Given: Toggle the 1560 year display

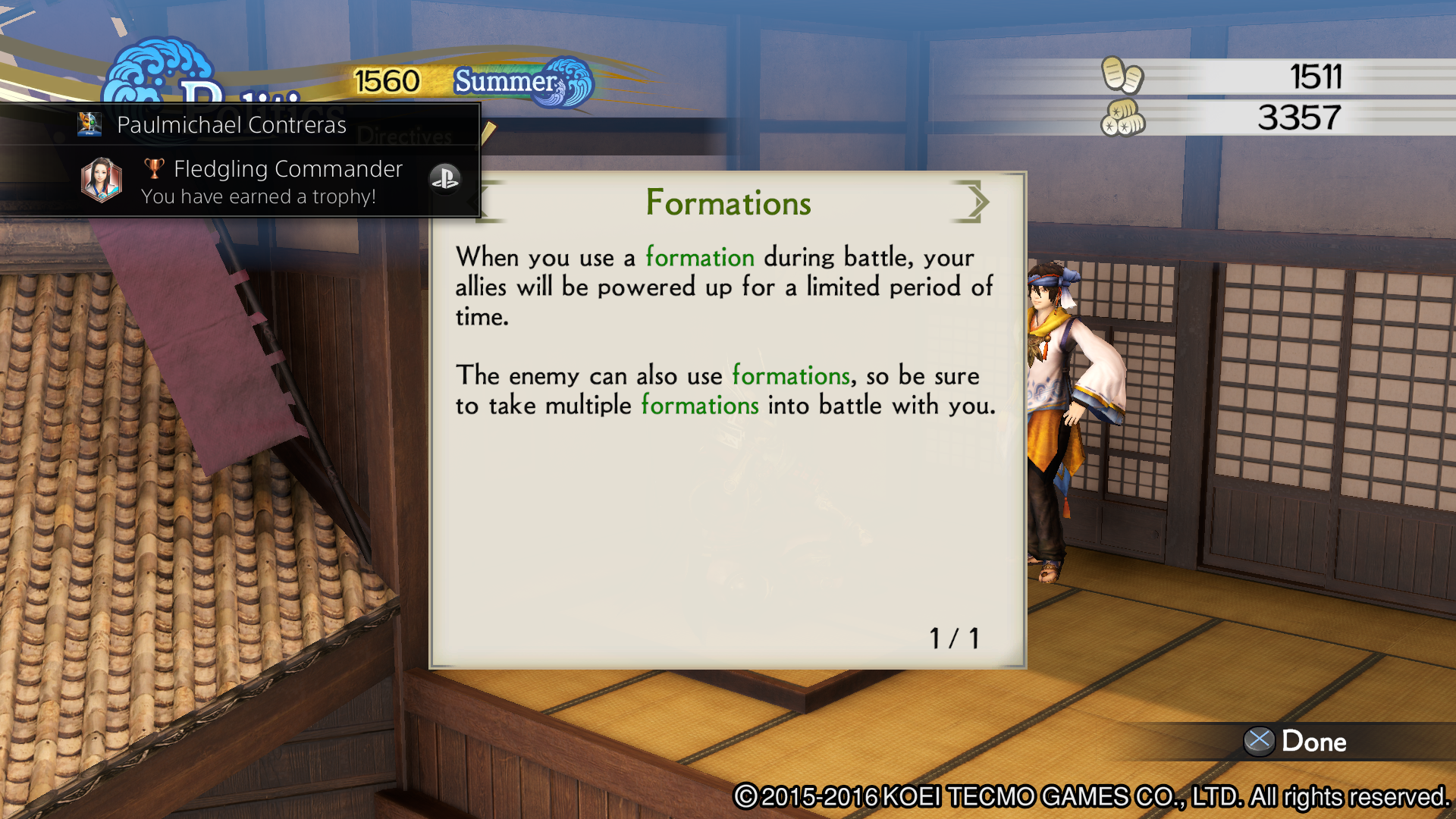Looking at the screenshot, I should (387, 79).
